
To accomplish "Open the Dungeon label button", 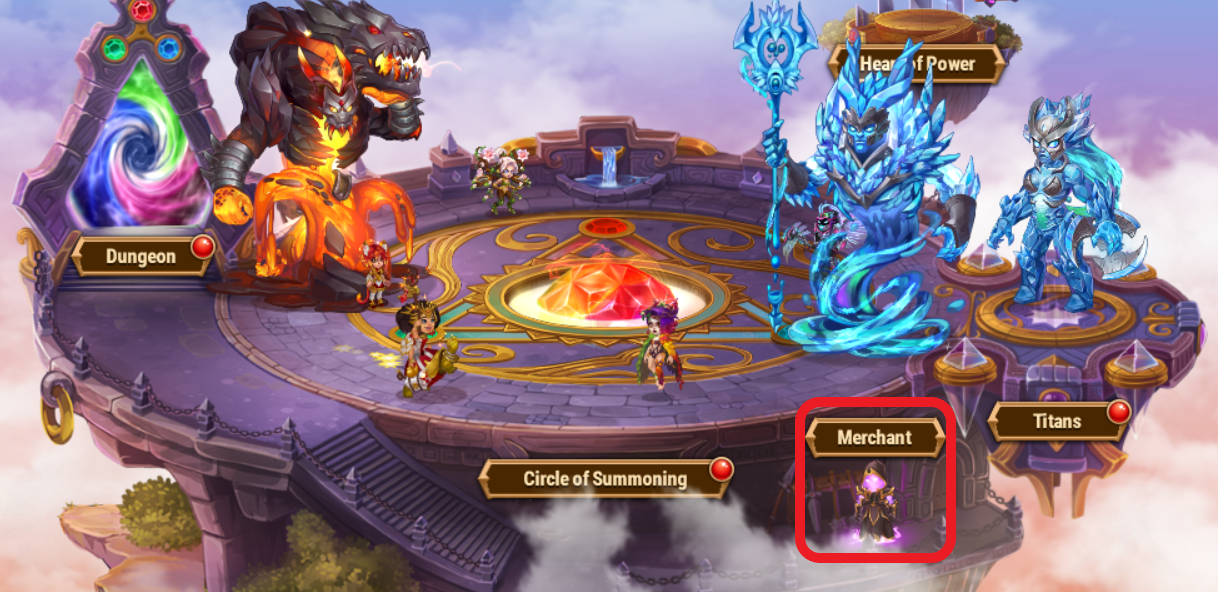I will coord(140,257).
